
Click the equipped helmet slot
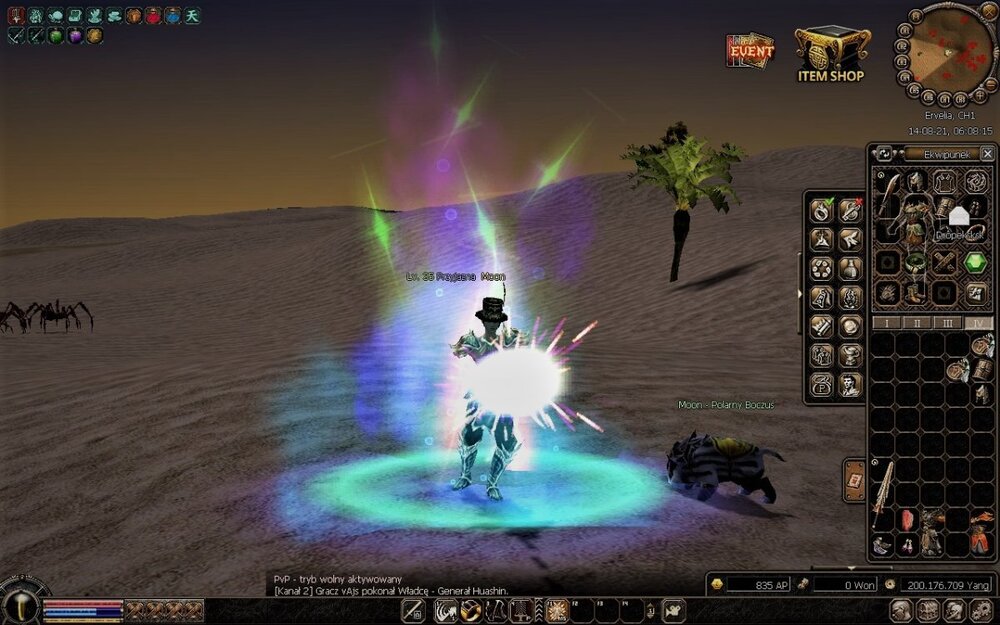click(916, 182)
